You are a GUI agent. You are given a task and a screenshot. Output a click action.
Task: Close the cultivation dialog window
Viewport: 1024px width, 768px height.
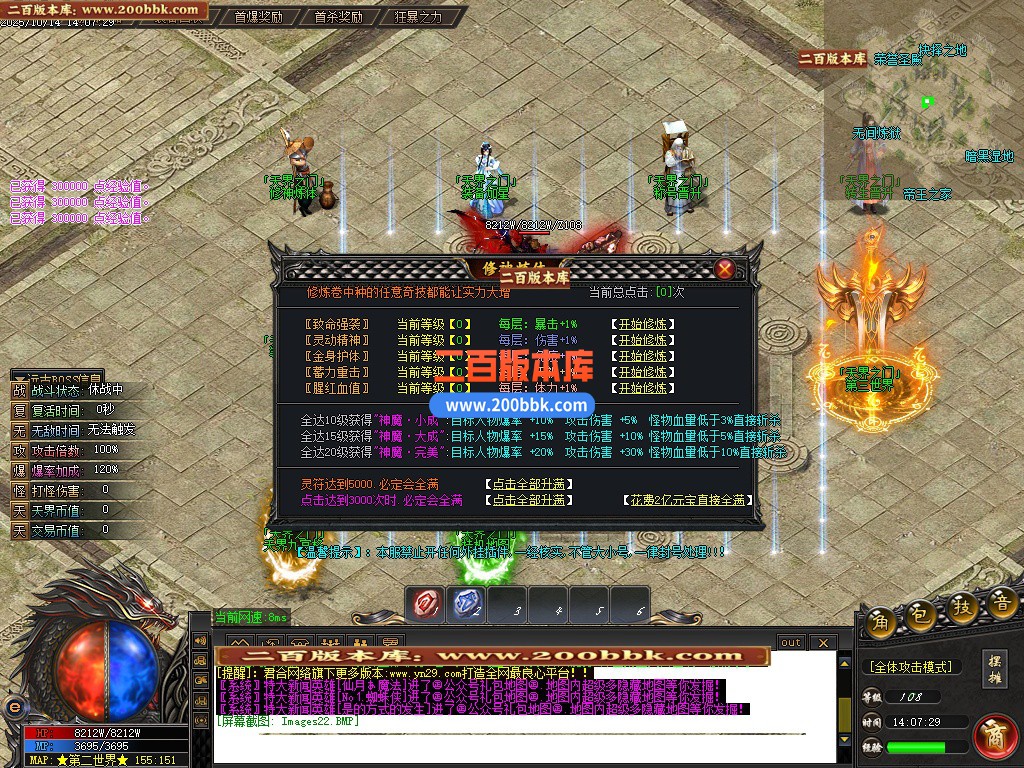pyautogui.click(x=725, y=269)
